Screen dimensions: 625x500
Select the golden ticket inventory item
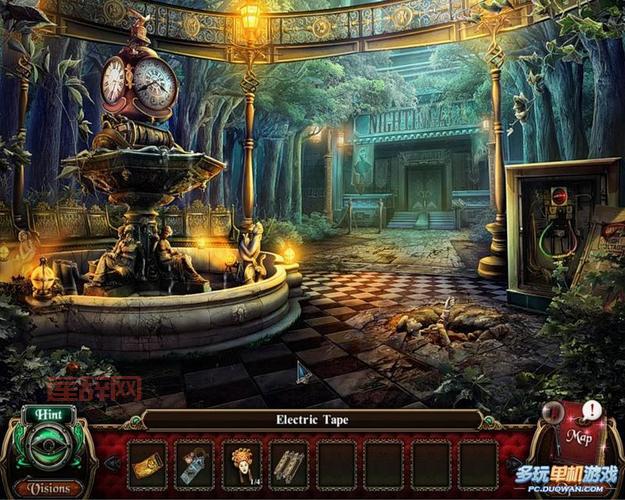tap(147, 465)
